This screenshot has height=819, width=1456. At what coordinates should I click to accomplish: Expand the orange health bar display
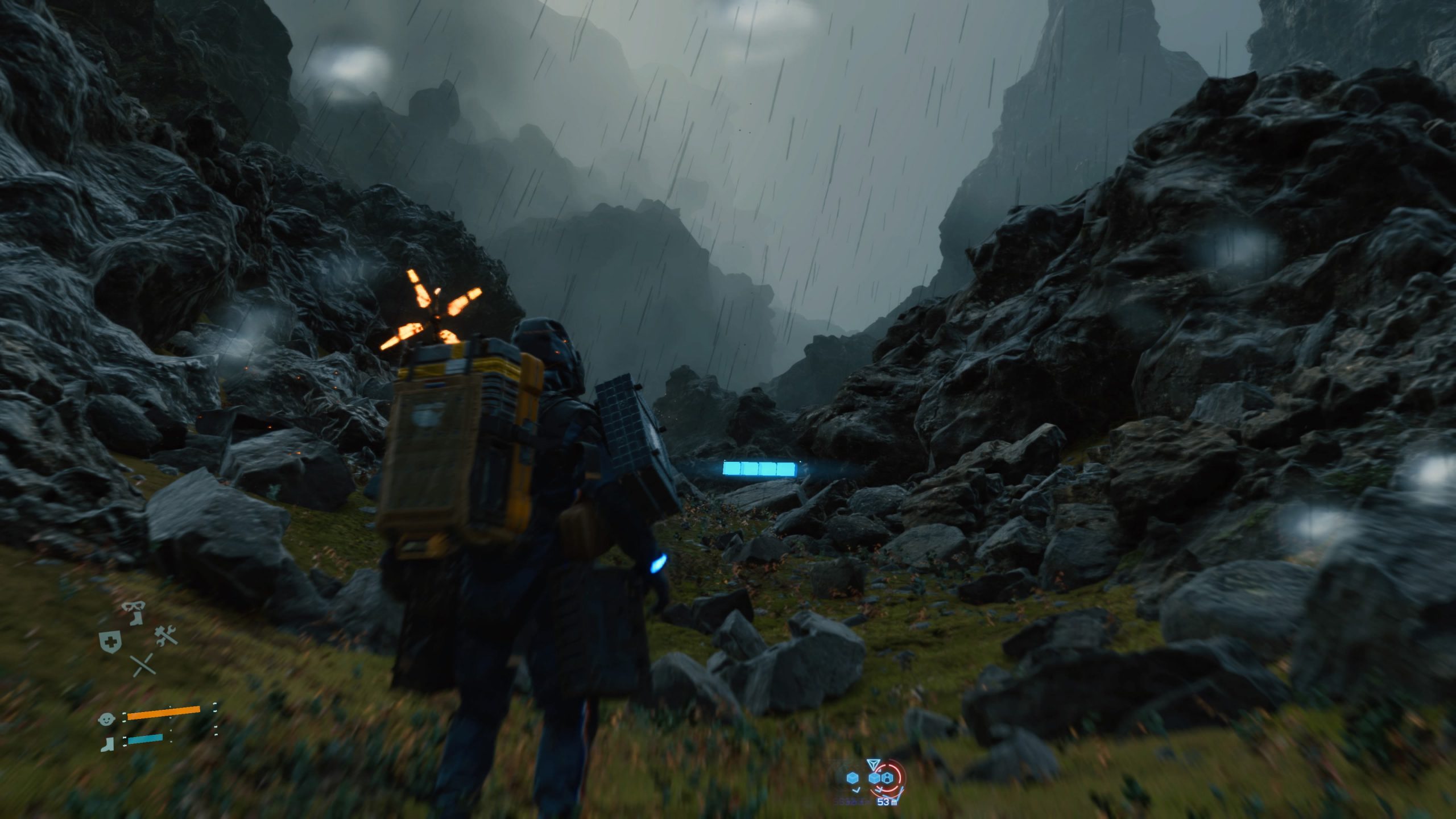pos(164,713)
